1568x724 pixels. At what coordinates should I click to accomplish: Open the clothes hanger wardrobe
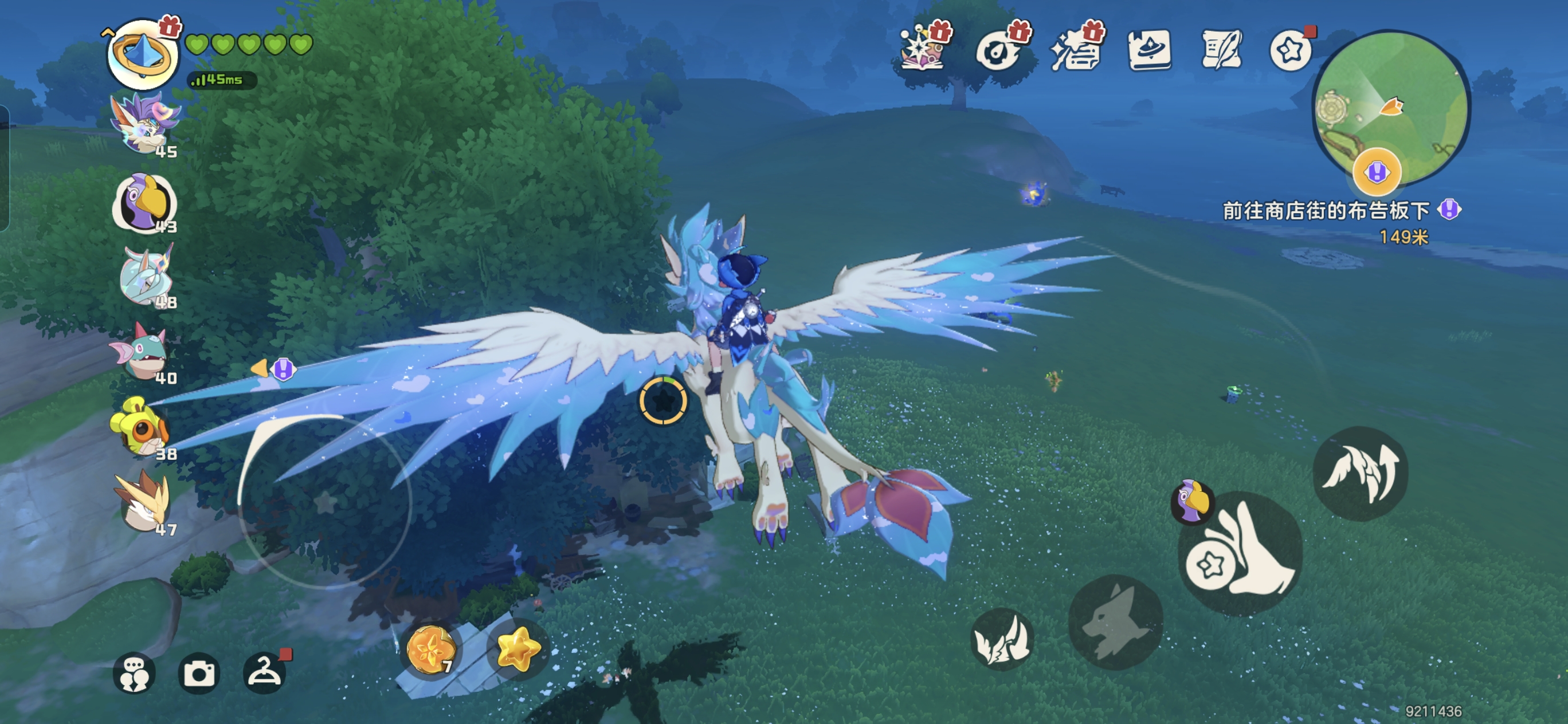pos(264,672)
